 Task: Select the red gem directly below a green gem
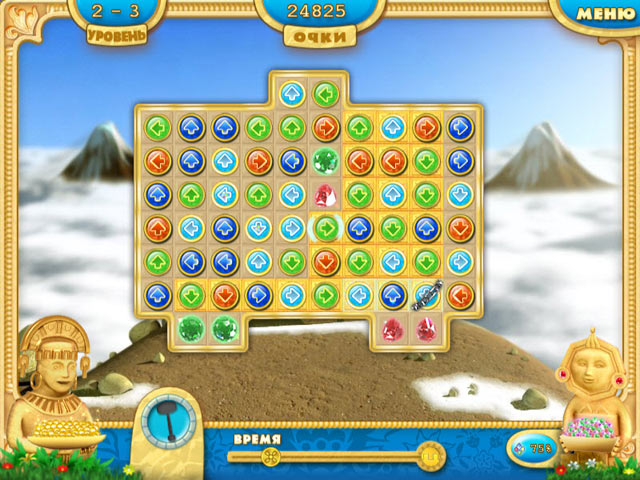tap(325, 194)
